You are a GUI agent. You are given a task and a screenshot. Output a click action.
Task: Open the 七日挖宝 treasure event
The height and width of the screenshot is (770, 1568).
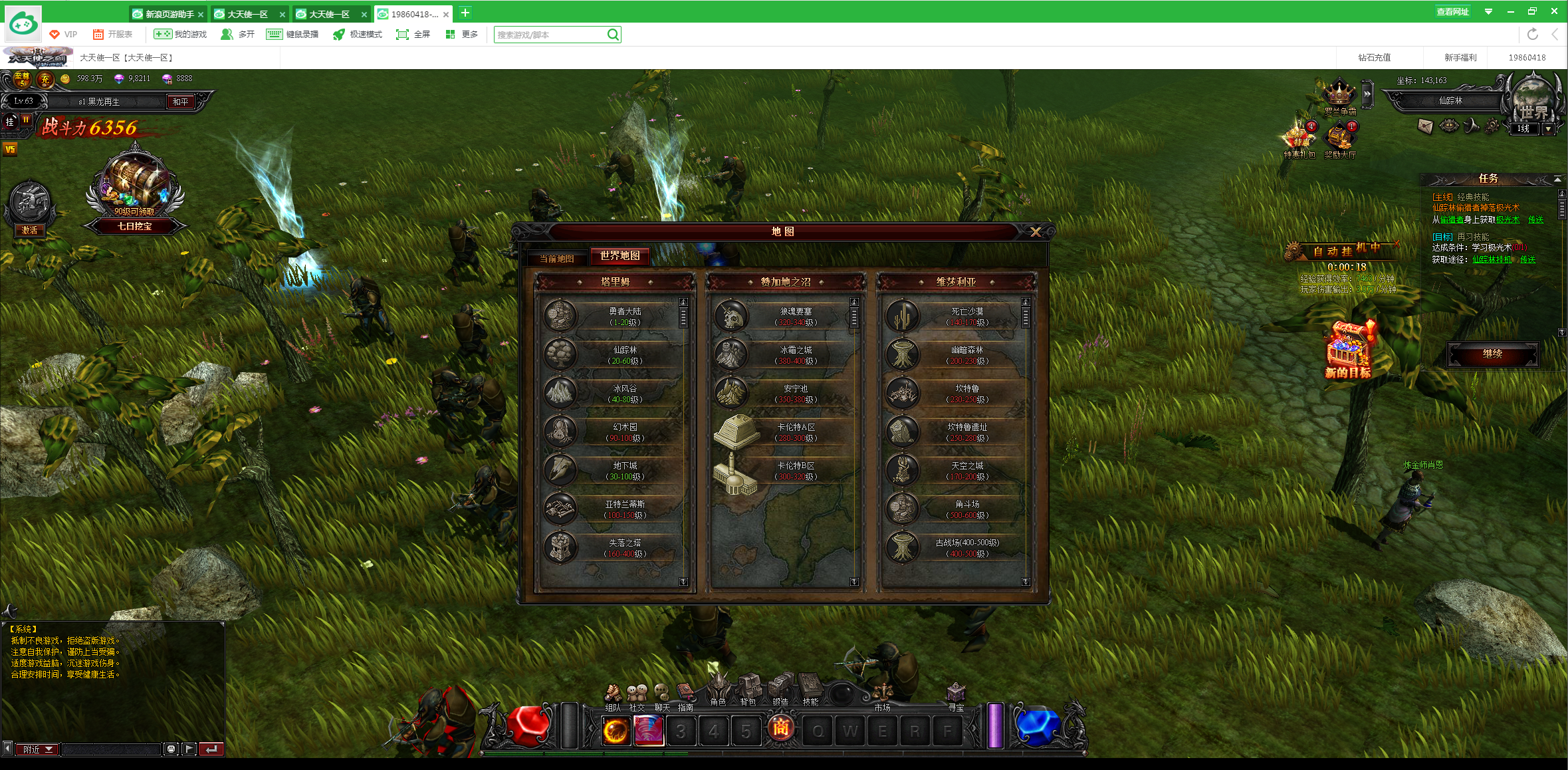pos(135,193)
